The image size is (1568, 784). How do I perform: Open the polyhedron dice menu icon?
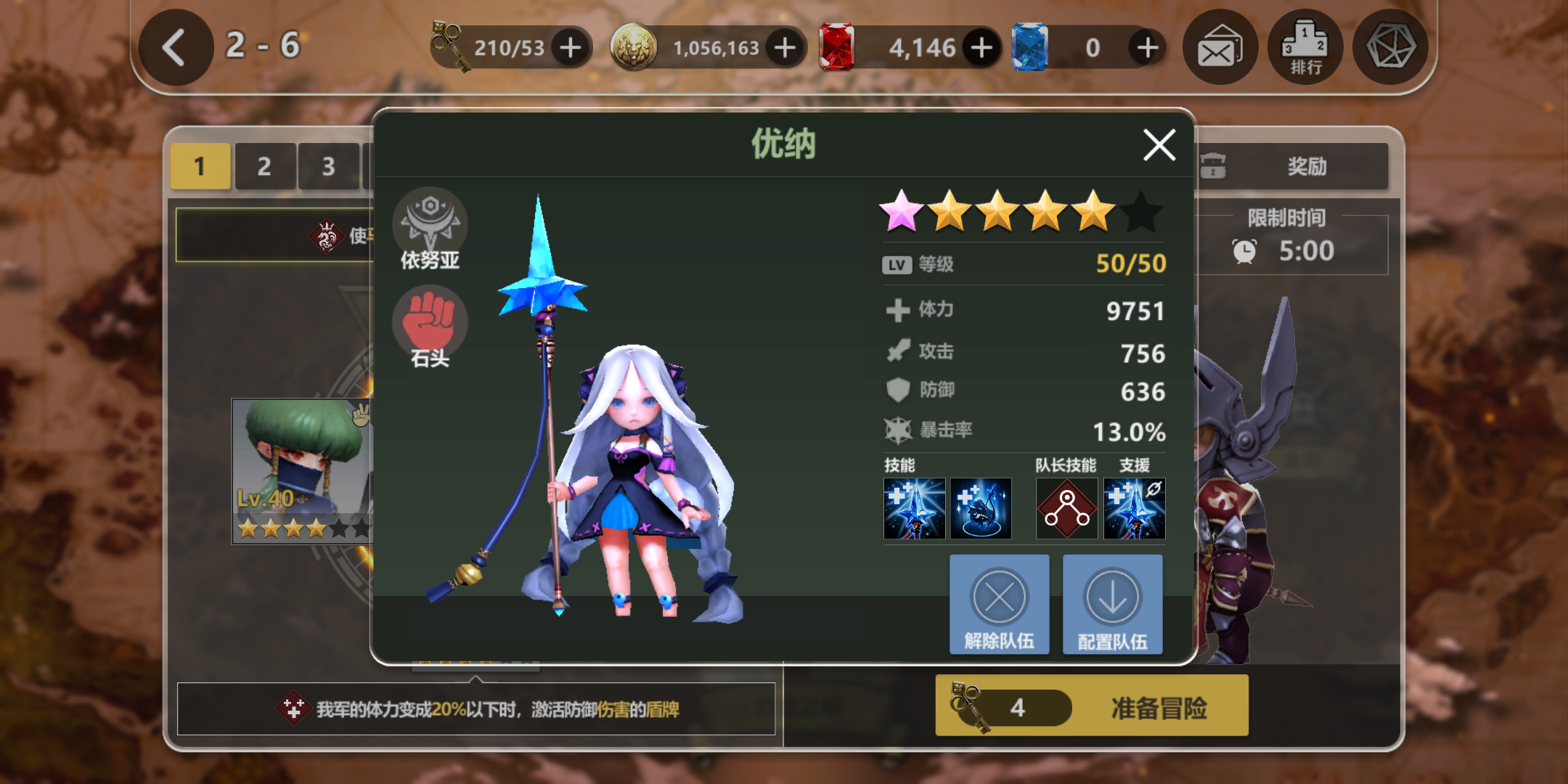point(1390,48)
